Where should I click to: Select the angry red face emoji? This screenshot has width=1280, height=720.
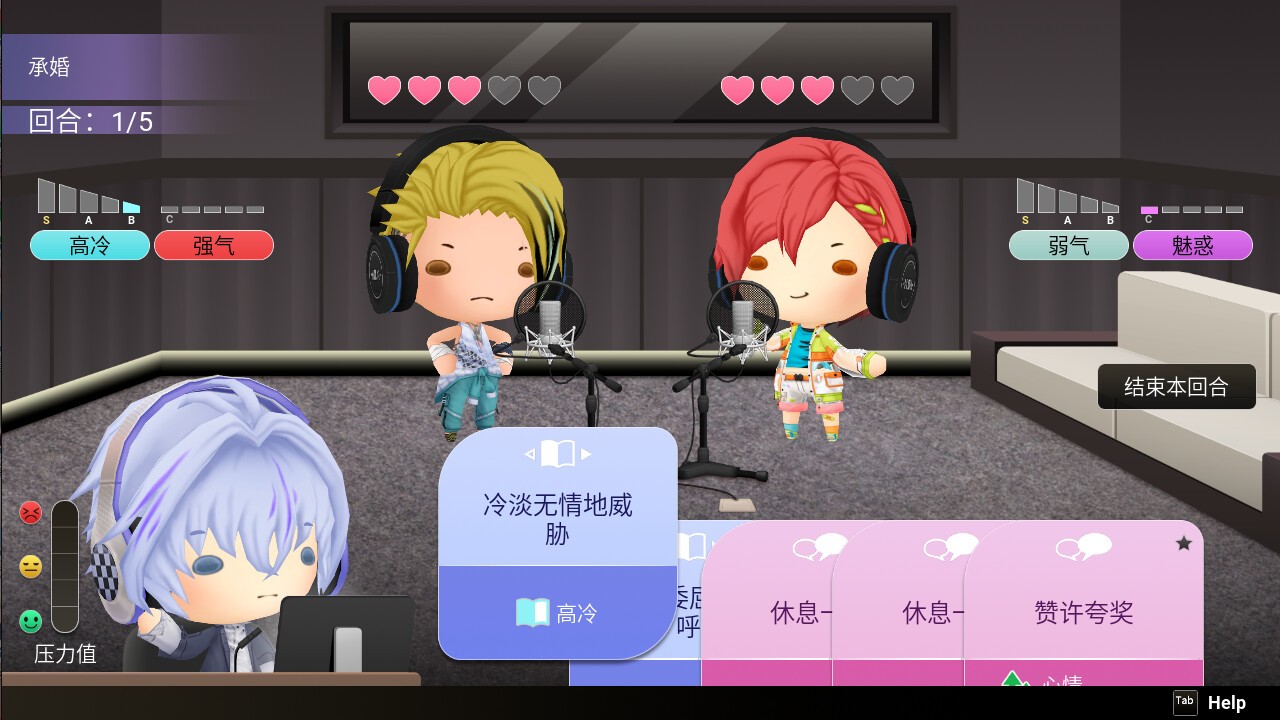pyautogui.click(x=31, y=513)
